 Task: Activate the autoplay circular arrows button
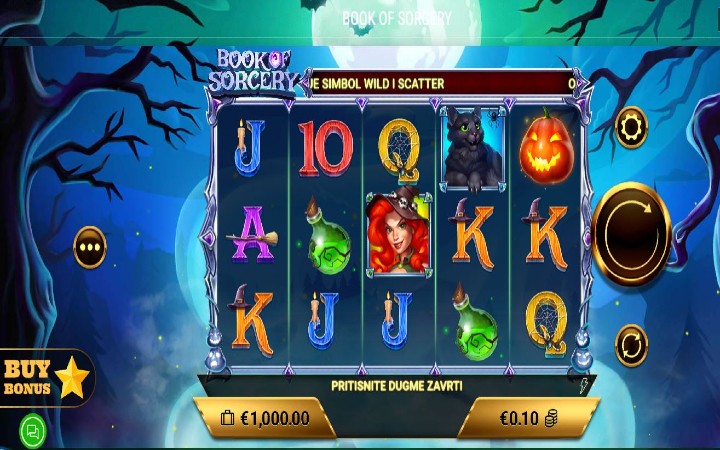pyautogui.click(x=631, y=345)
